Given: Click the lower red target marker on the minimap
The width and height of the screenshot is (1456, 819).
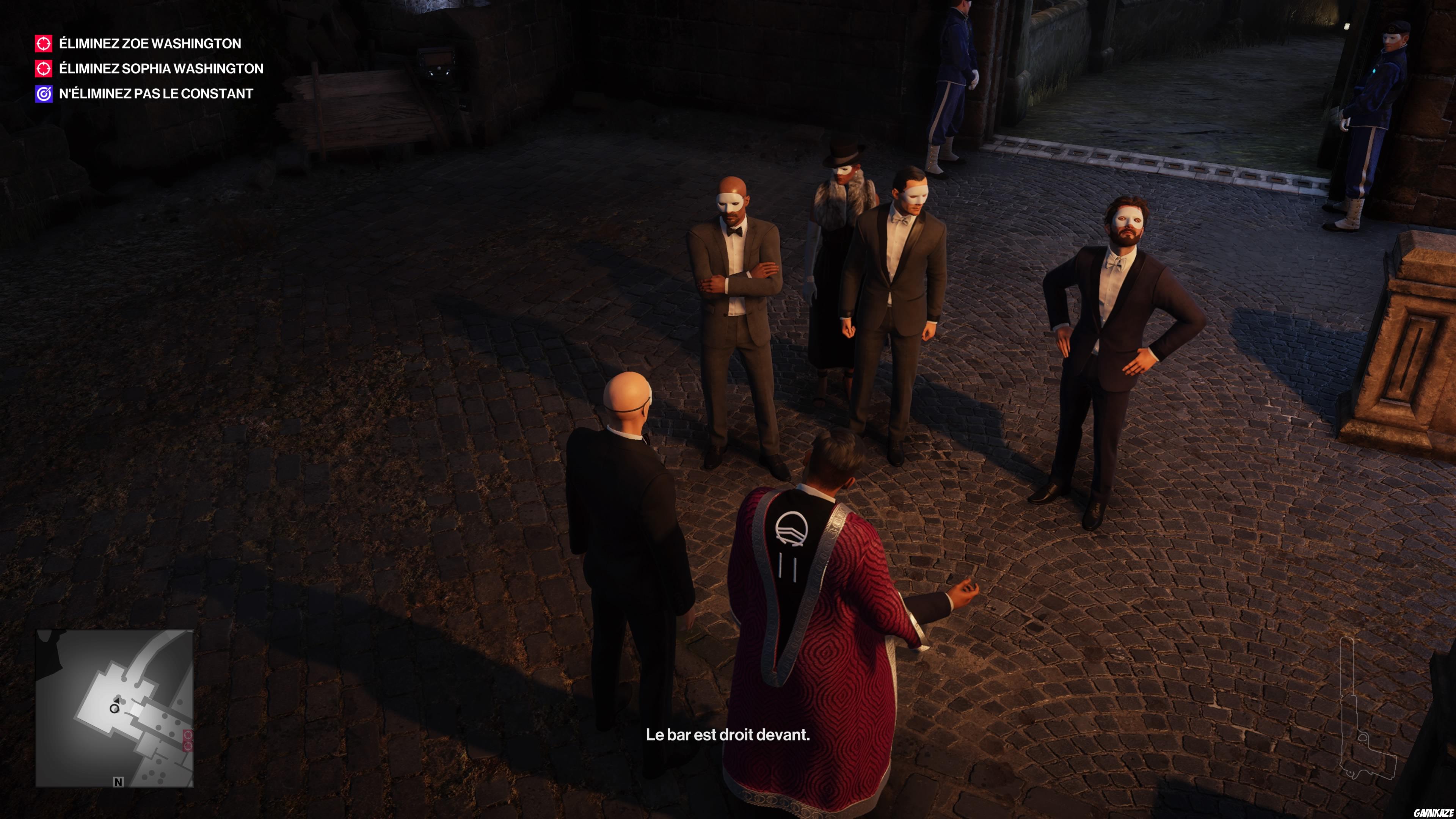Looking at the screenshot, I should click(x=188, y=746).
